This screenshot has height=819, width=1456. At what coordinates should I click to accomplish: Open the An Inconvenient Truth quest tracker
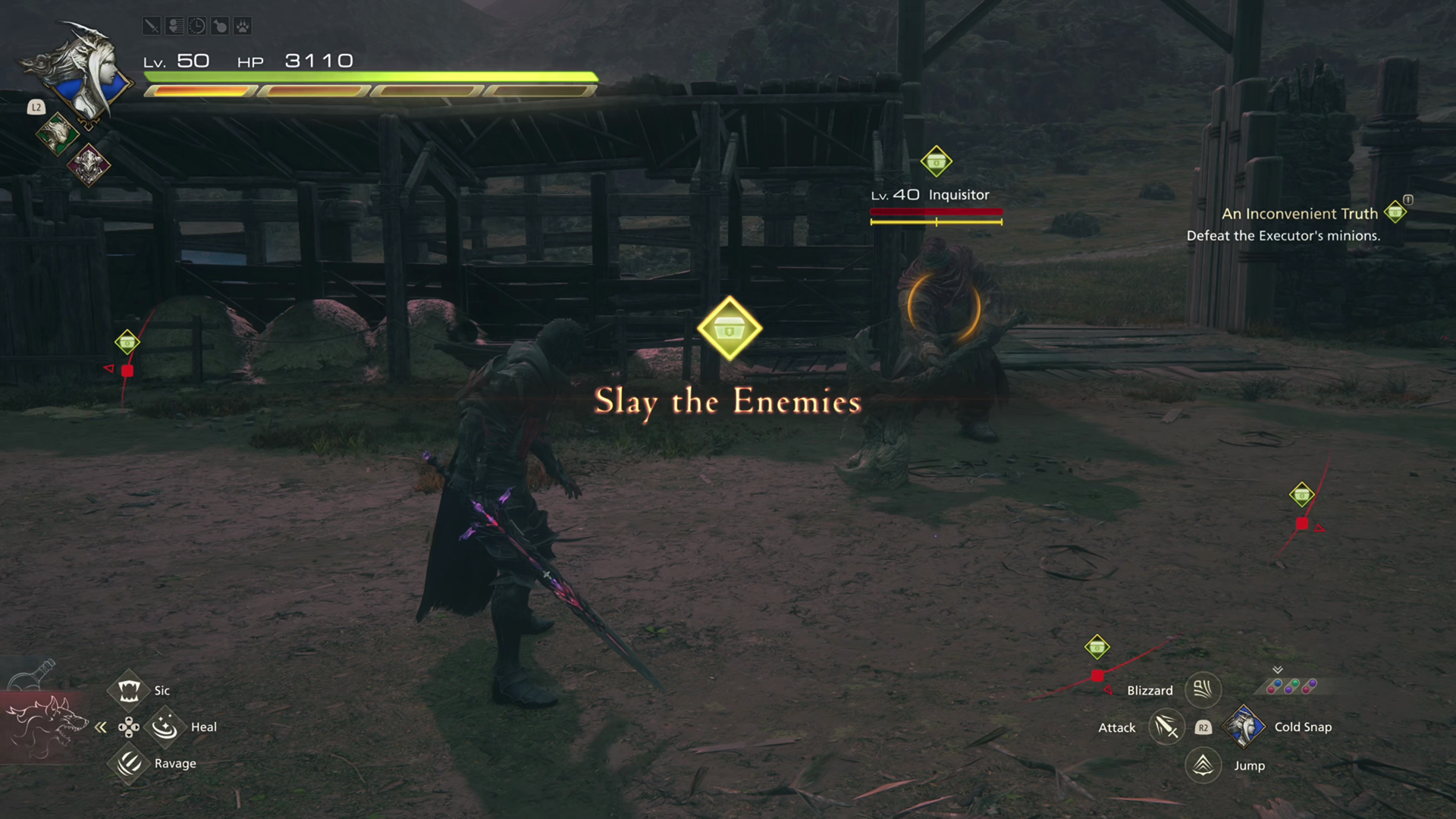tap(1299, 214)
